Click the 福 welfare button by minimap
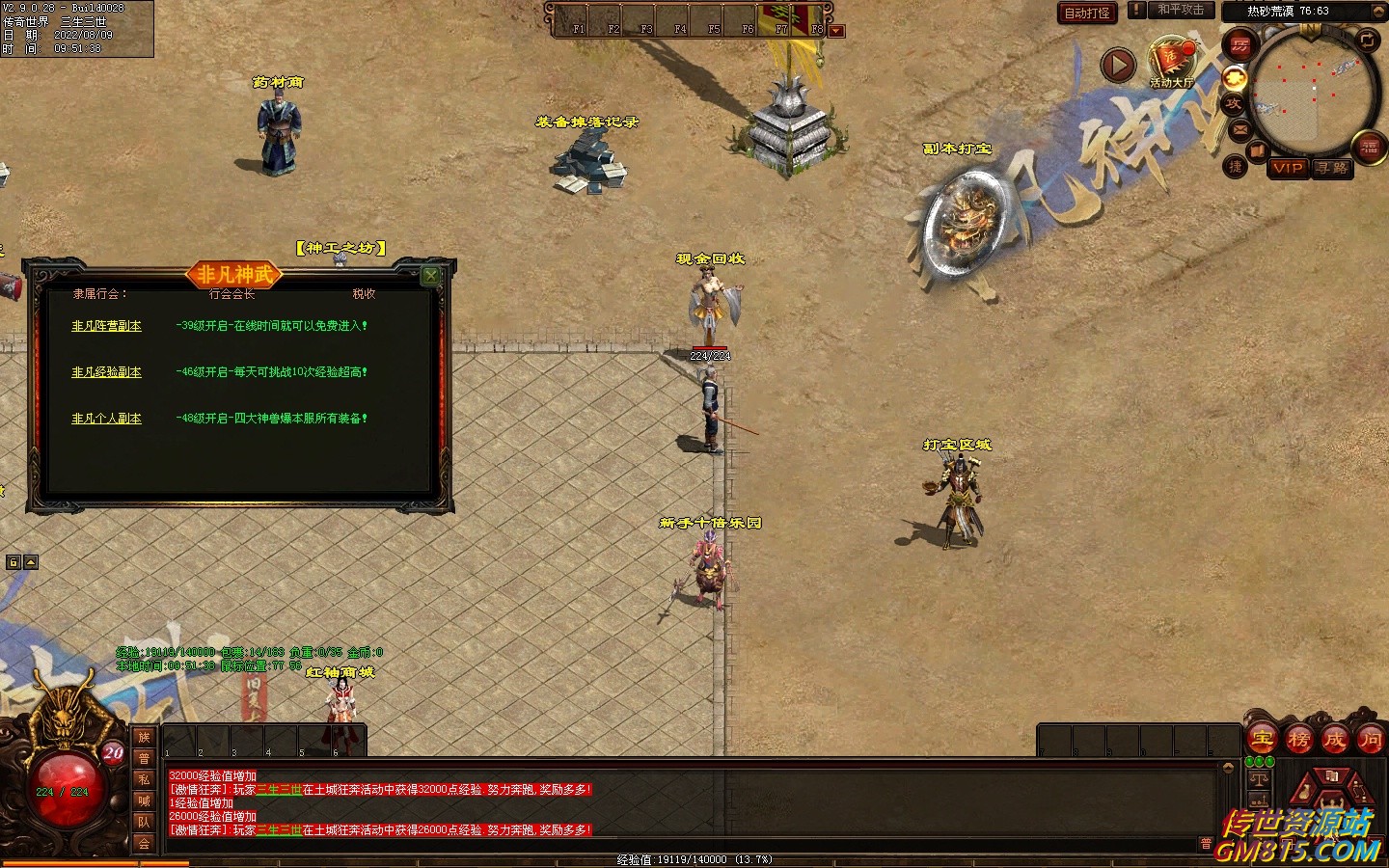This screenshot has width=1389, height=868. 1370,148
